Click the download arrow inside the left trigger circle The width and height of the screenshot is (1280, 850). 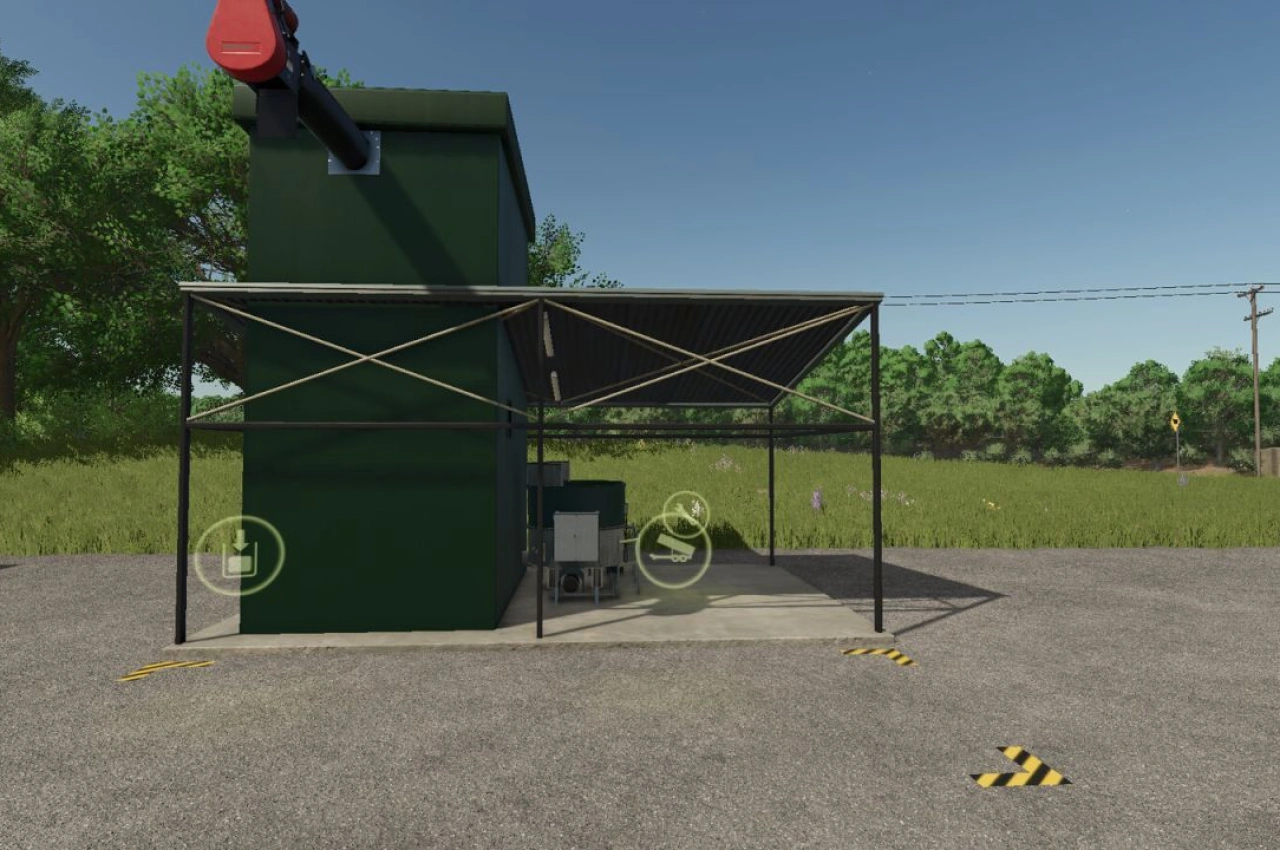coord(240,539)
